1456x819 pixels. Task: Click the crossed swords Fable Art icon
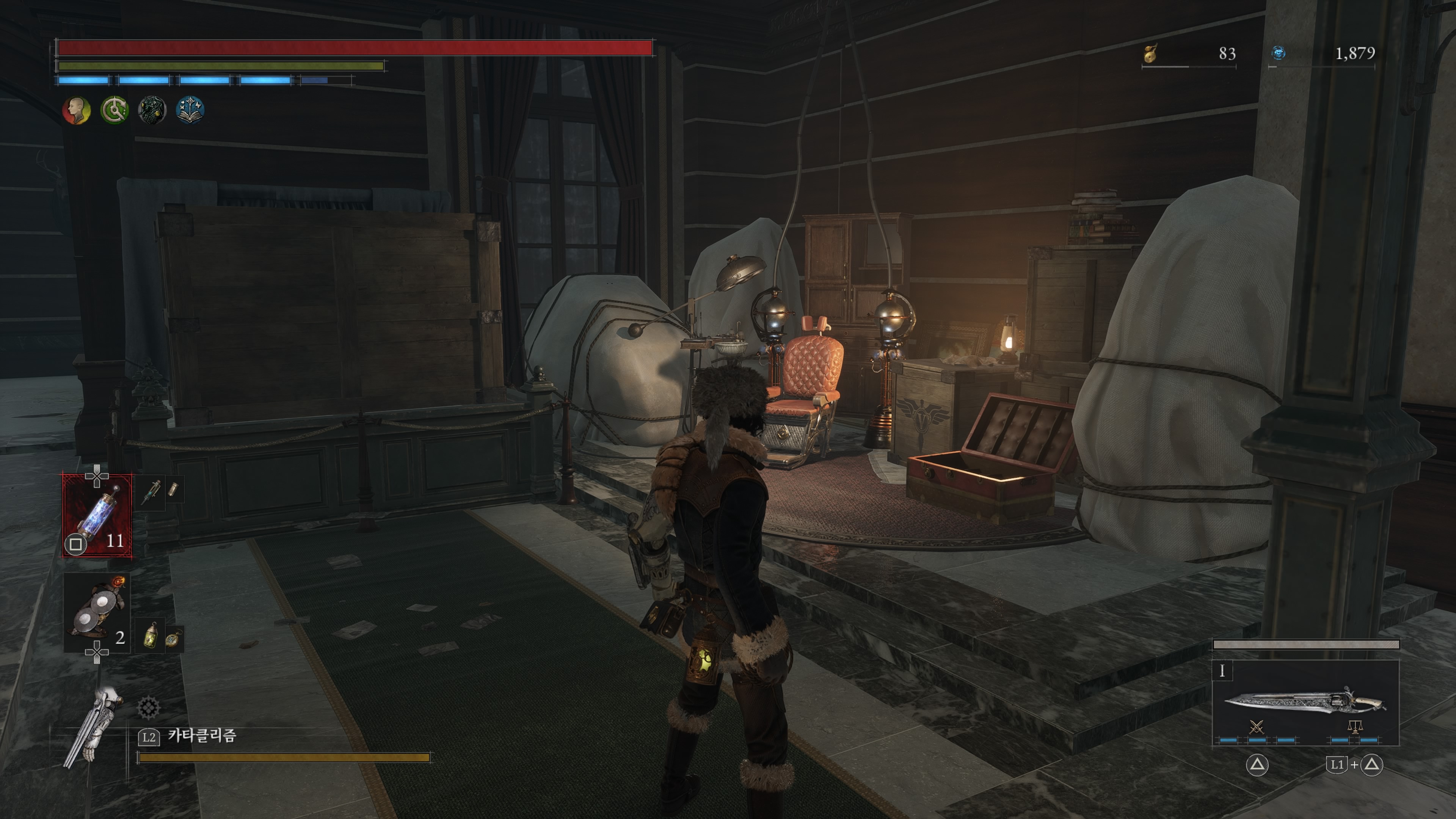1257,726
